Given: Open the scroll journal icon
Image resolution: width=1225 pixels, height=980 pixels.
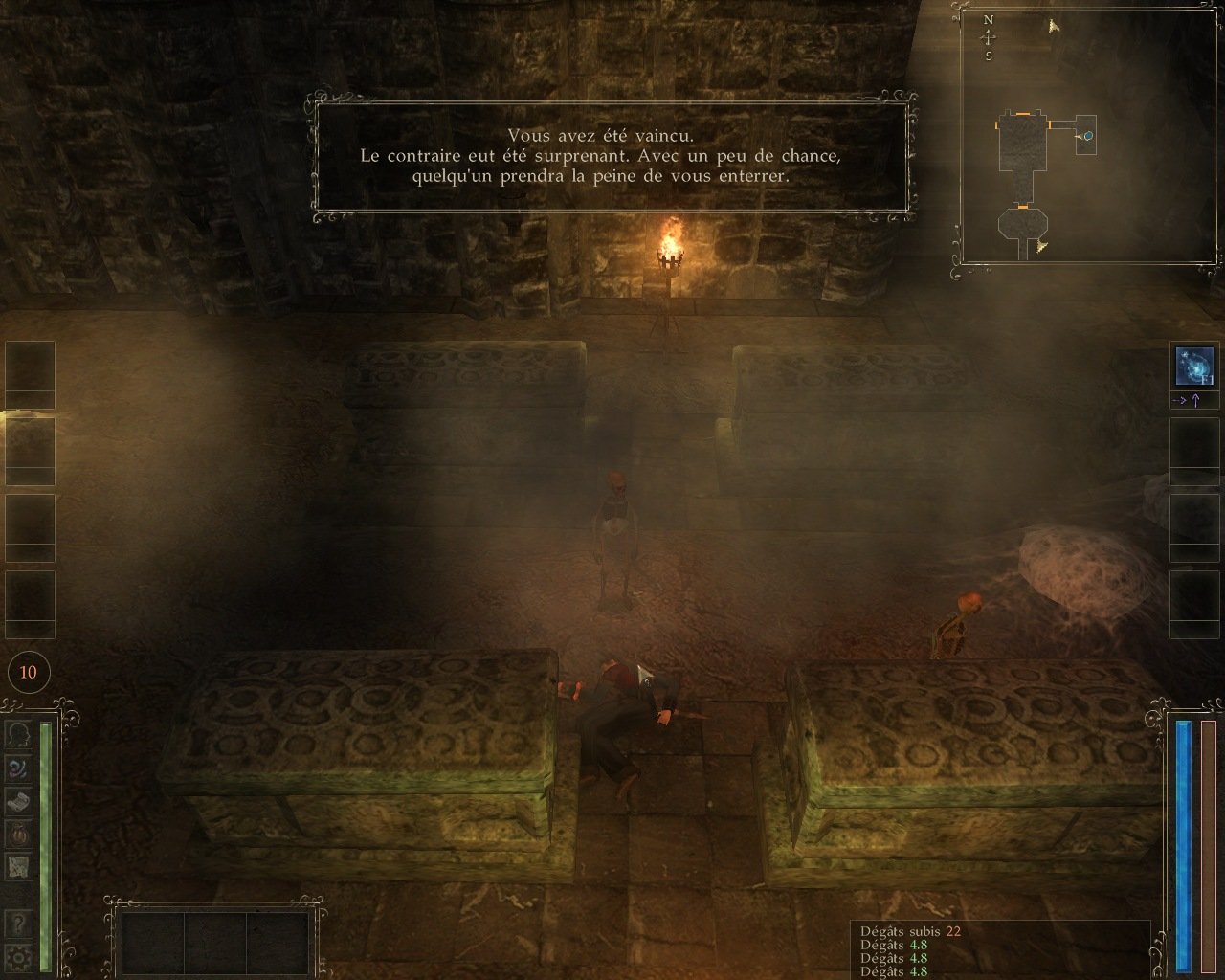Looking at the screenshot, I should point(18,802).
